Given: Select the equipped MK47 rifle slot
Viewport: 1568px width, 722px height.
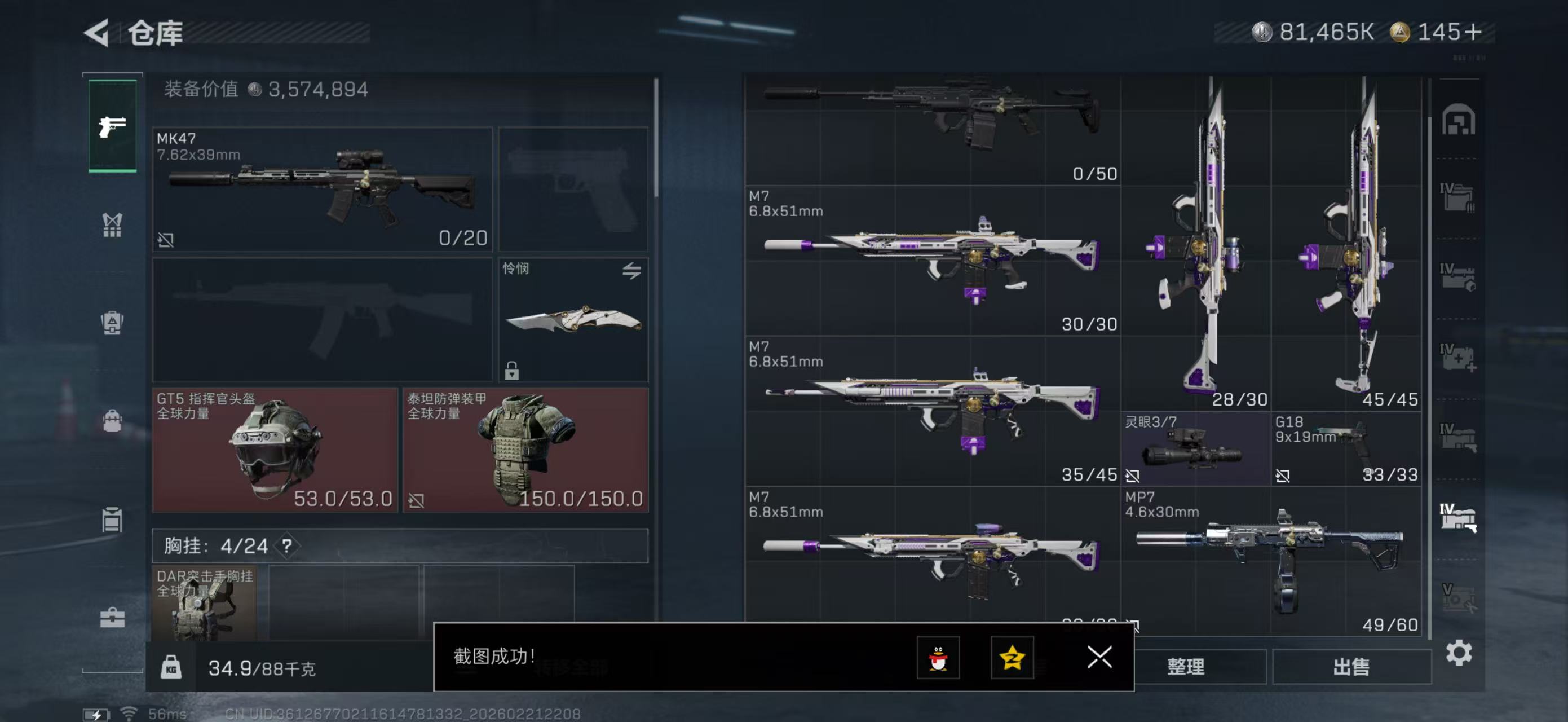Looking at the screenshot, I should pyautogui.click(x=322, y=190).
